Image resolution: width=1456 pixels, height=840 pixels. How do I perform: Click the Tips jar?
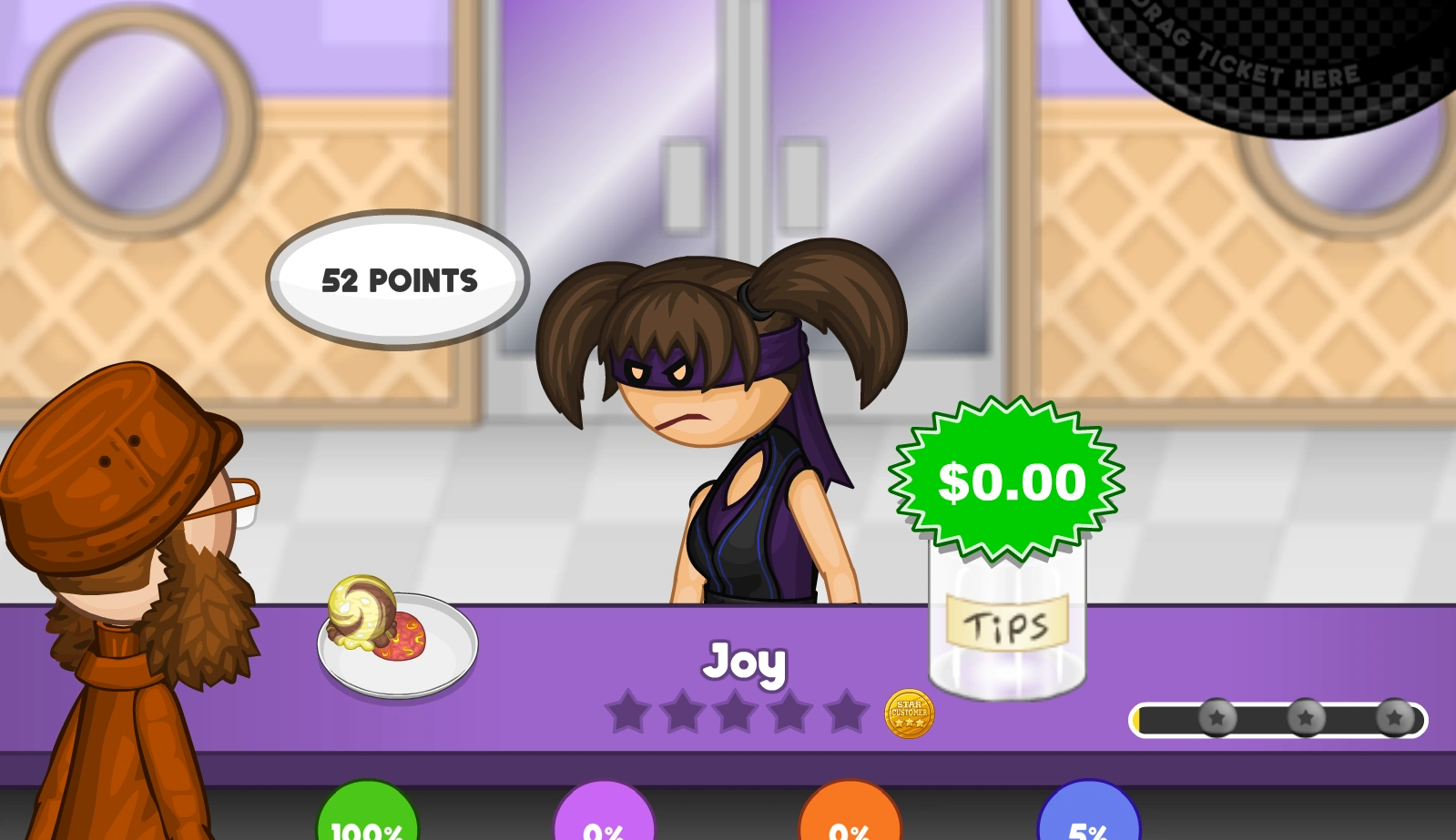point(1004,628)
